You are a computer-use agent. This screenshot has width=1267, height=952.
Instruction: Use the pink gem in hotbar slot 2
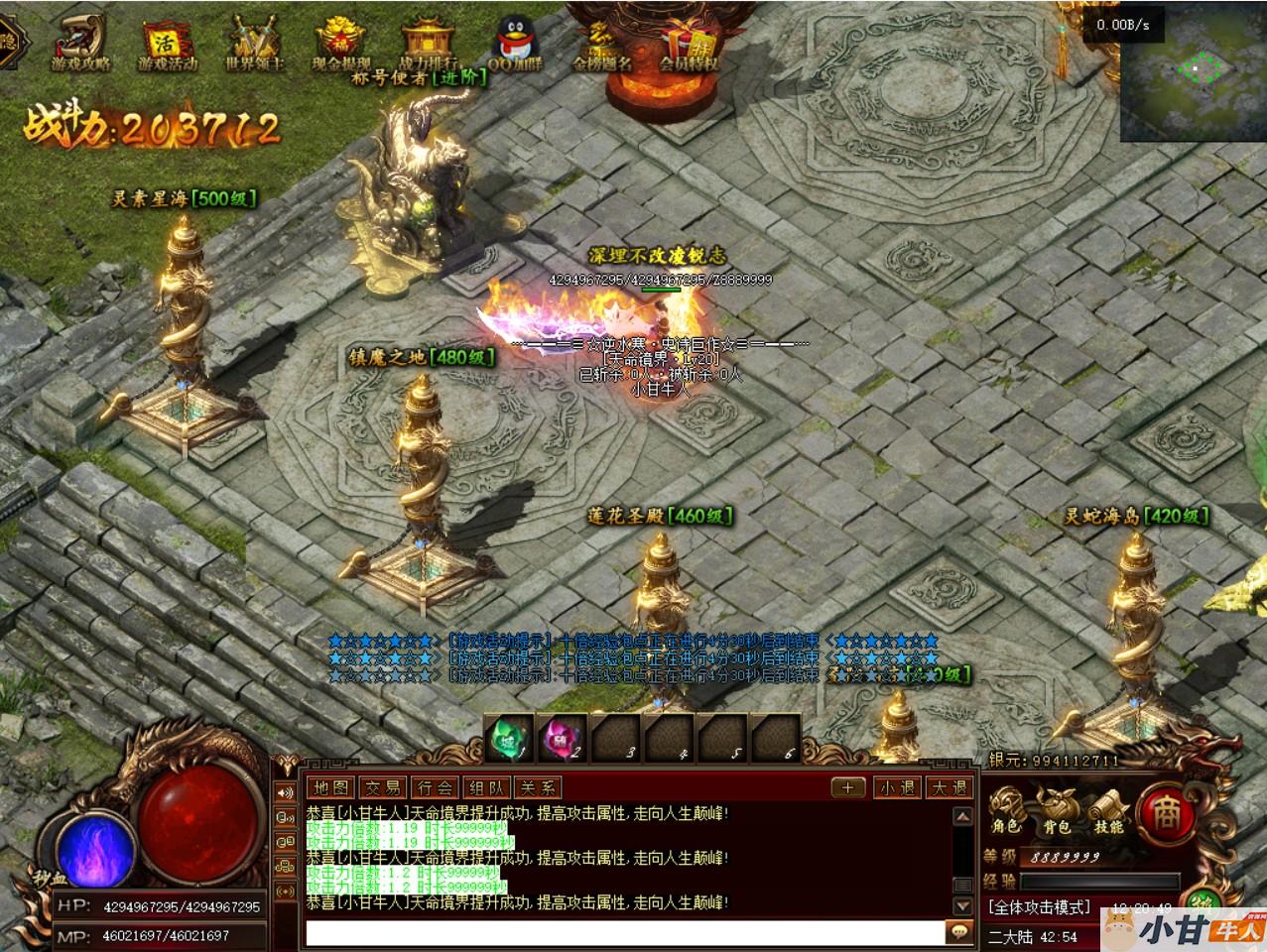point(563,739)
